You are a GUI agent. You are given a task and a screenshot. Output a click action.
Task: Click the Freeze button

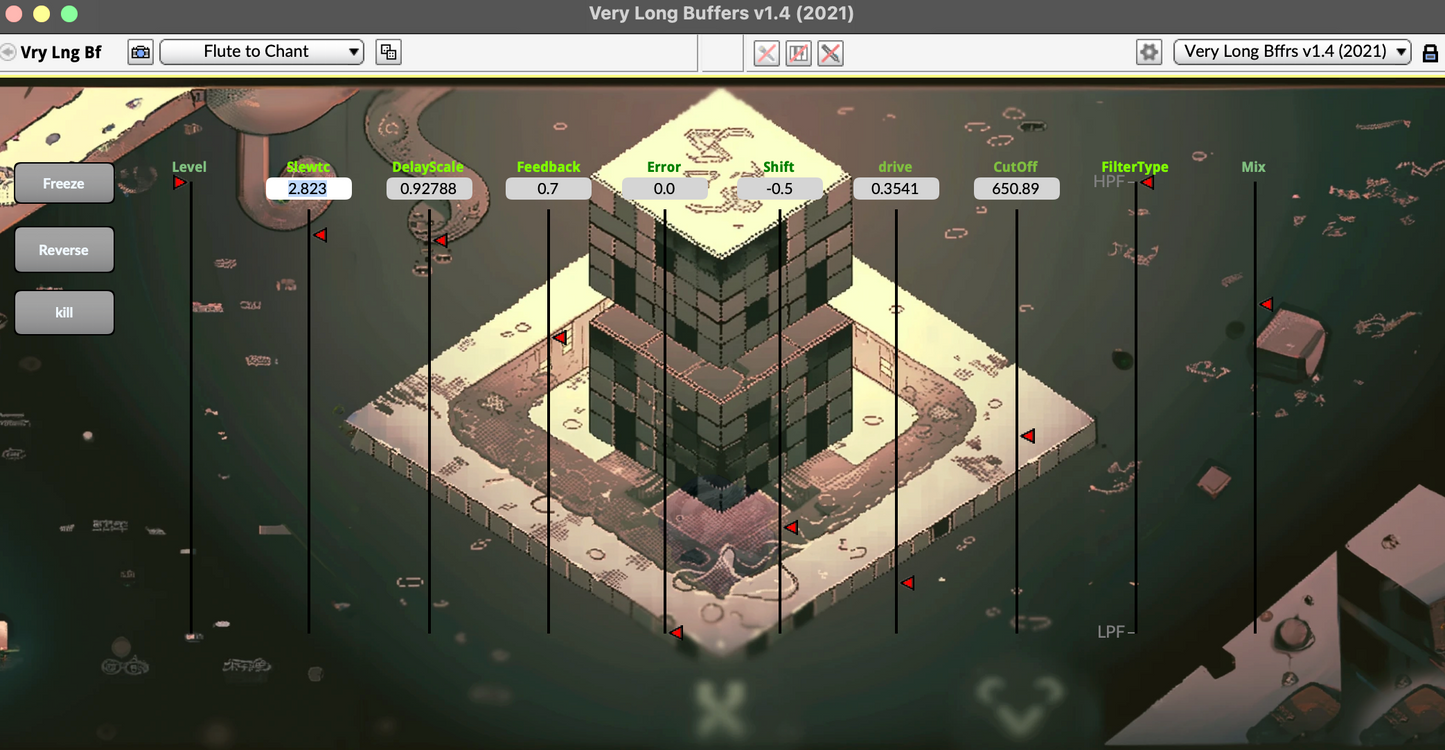64,184
